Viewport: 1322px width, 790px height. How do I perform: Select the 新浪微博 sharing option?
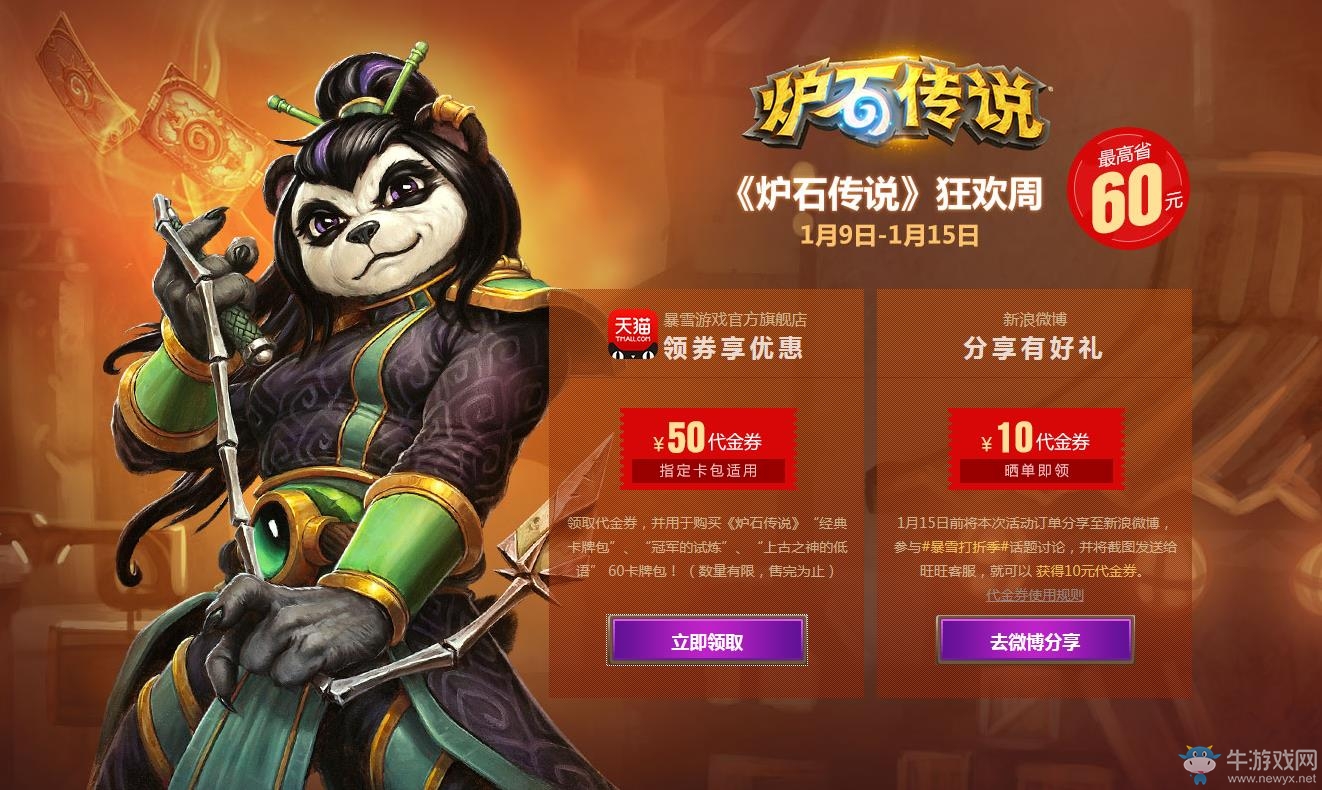[x=1036, y=318]
